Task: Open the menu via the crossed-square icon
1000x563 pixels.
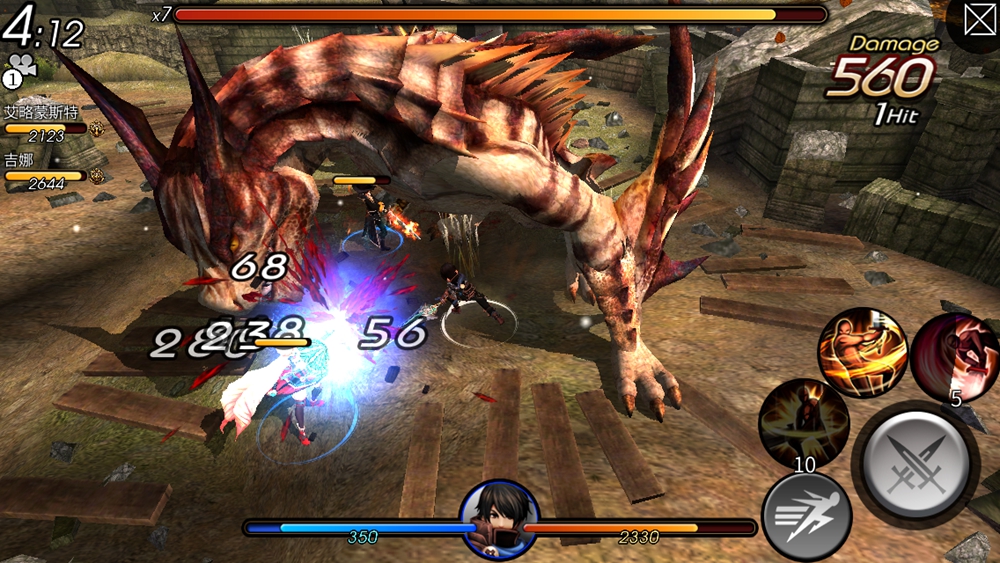Action: 979,23
